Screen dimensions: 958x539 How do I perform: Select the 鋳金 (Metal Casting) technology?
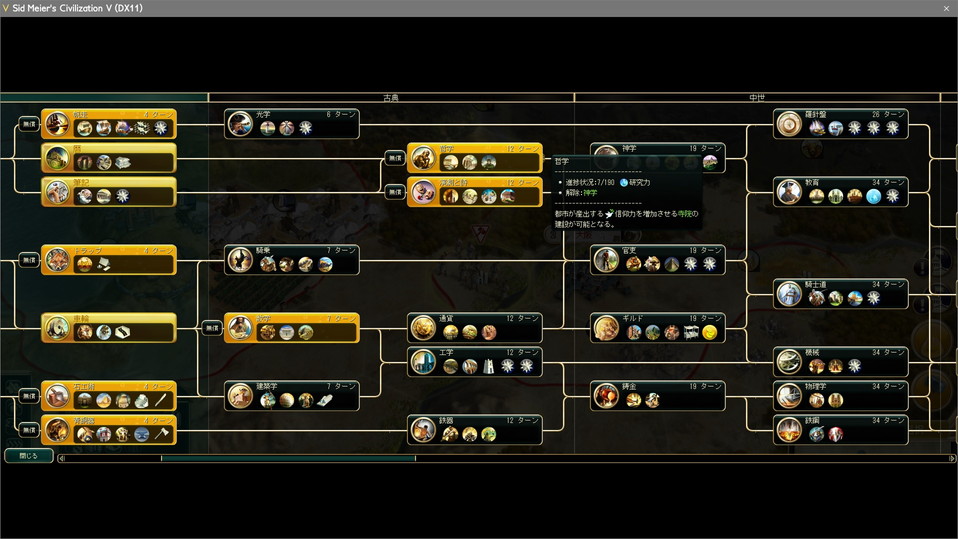(x=657, y=395)
